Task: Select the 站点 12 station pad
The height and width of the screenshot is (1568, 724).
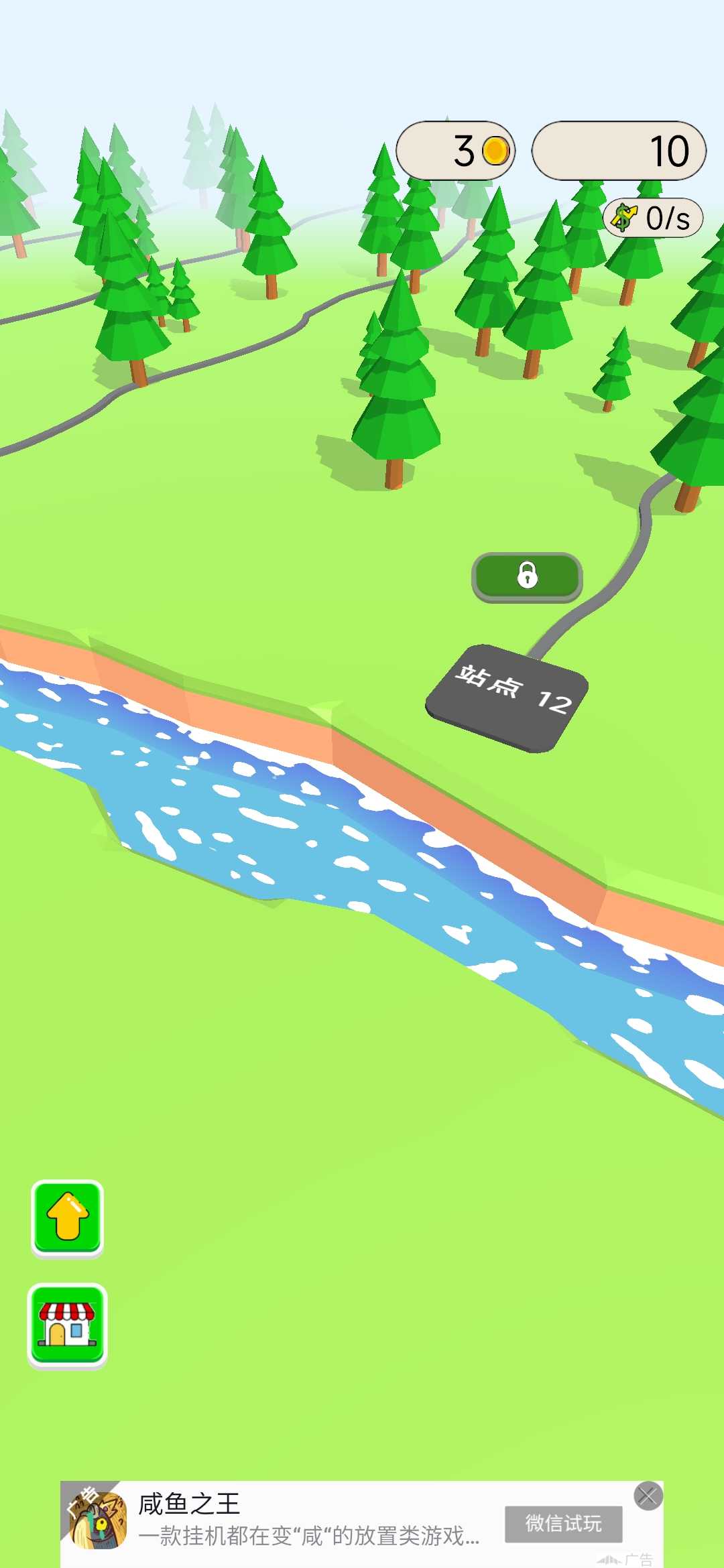Action: (x=507, y=698)
